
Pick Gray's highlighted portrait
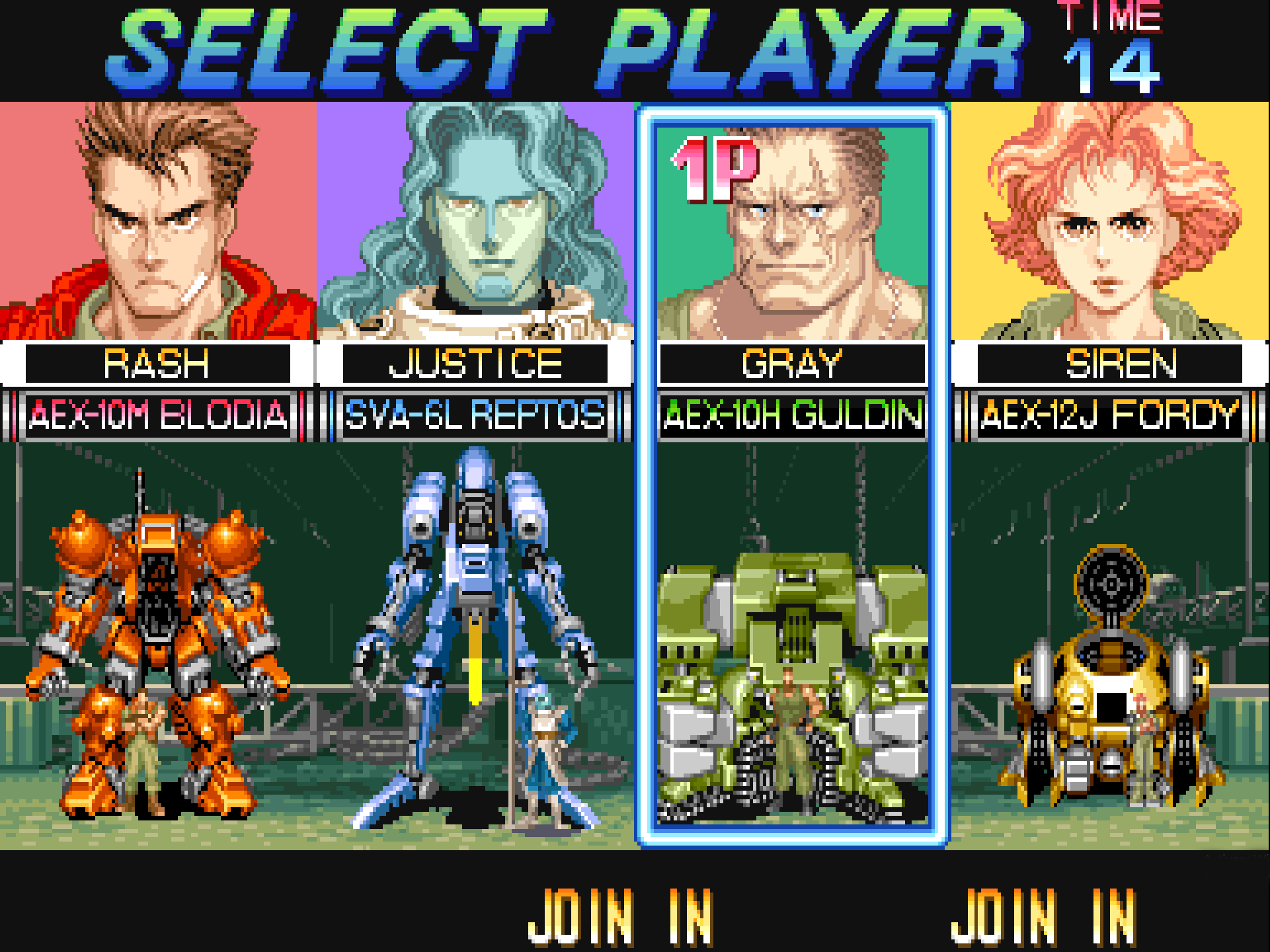(x=792, y=231)
